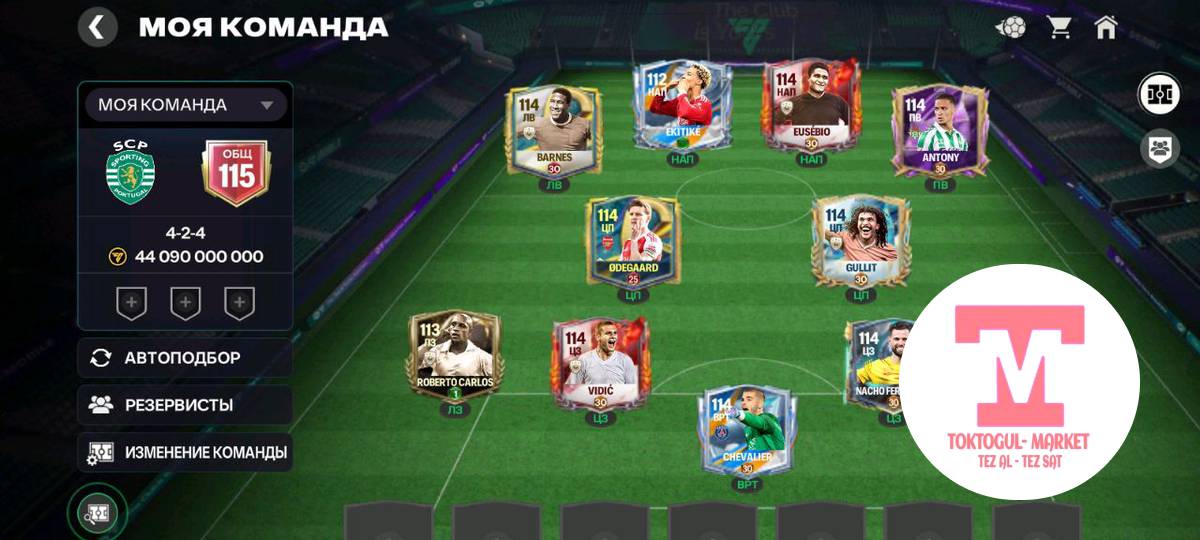
Task: Select the Ekitiké striker card
Action: pyautogui.click(x=682, y=107)
